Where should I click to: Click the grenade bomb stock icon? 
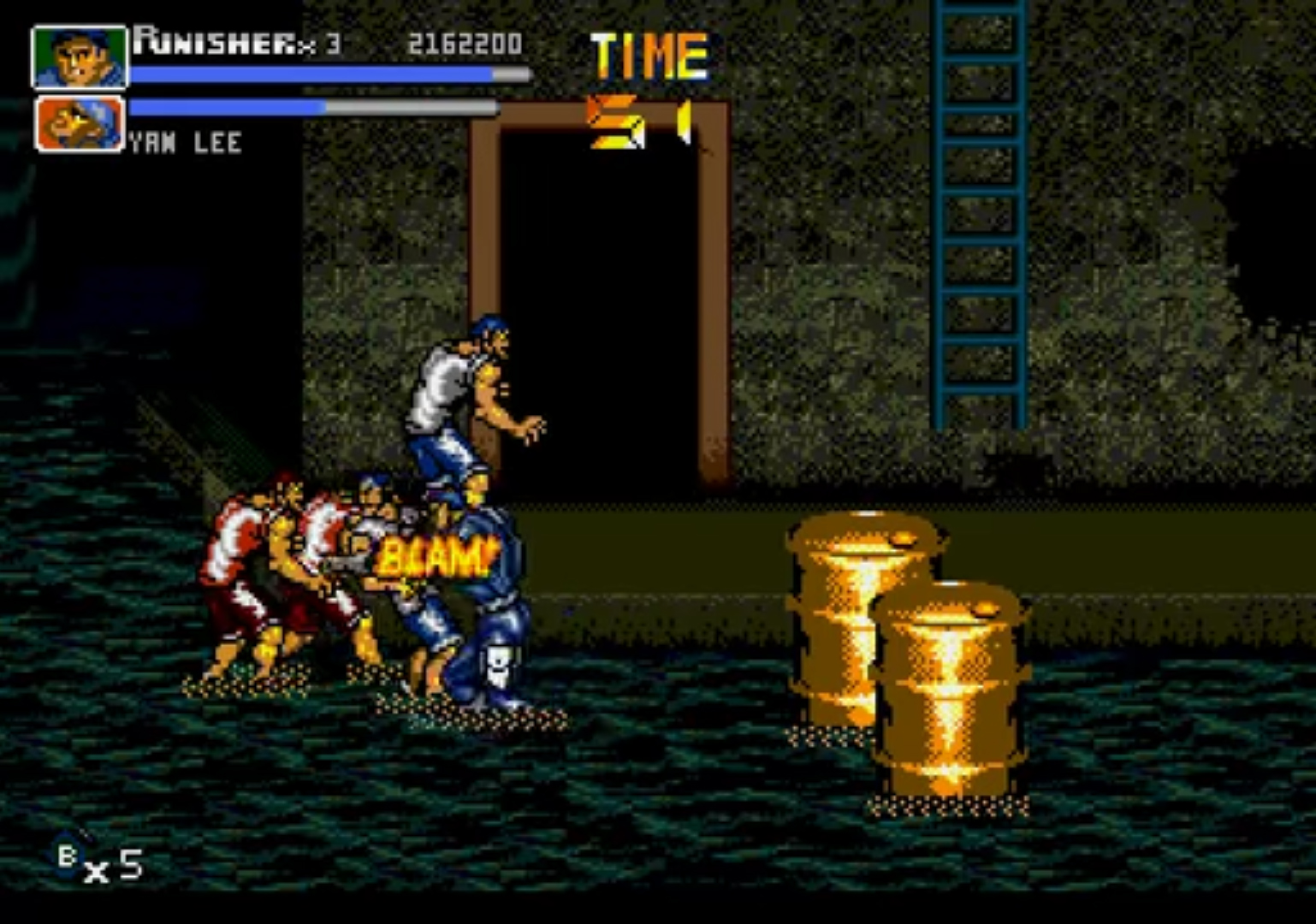pyautogui.click(x=68, y=855)
